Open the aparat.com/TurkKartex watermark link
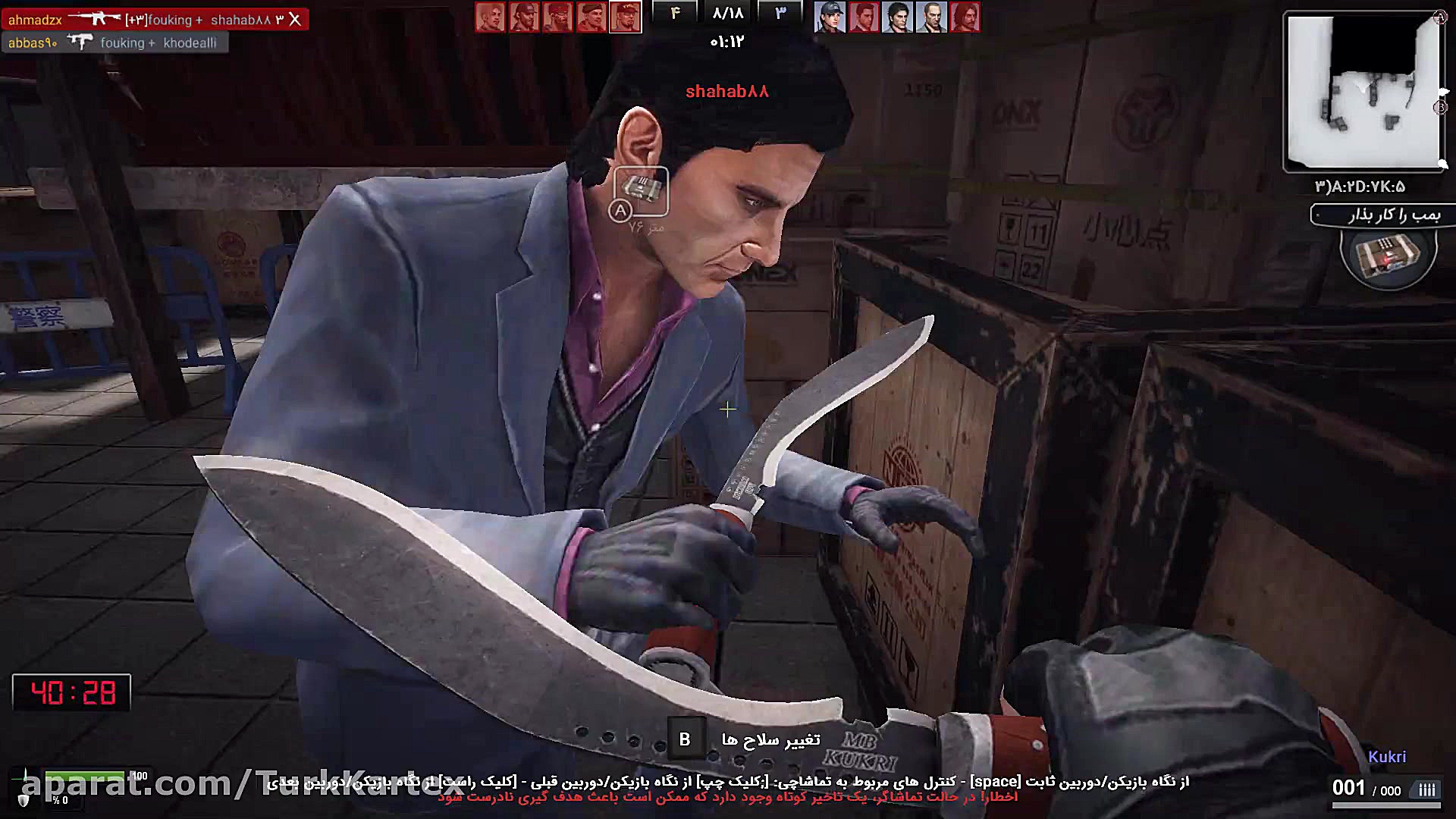The image size is (1456, 819). coord(227,789)
